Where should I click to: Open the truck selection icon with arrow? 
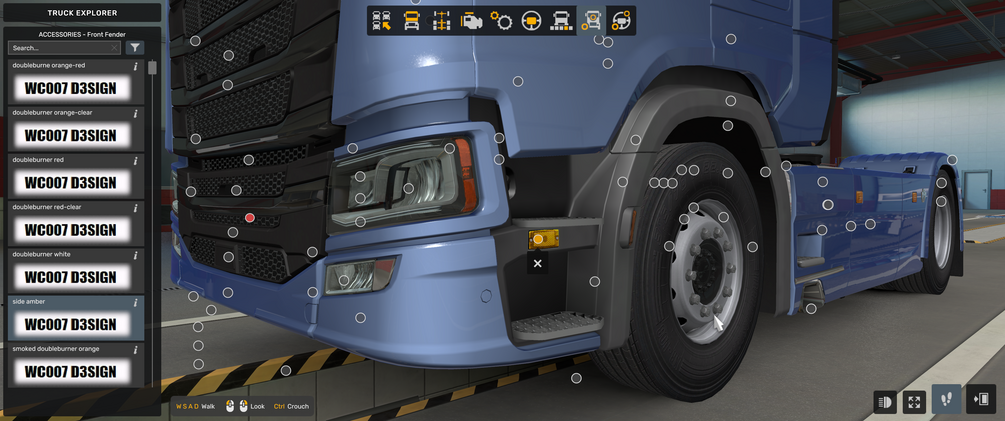coord(381,21)
